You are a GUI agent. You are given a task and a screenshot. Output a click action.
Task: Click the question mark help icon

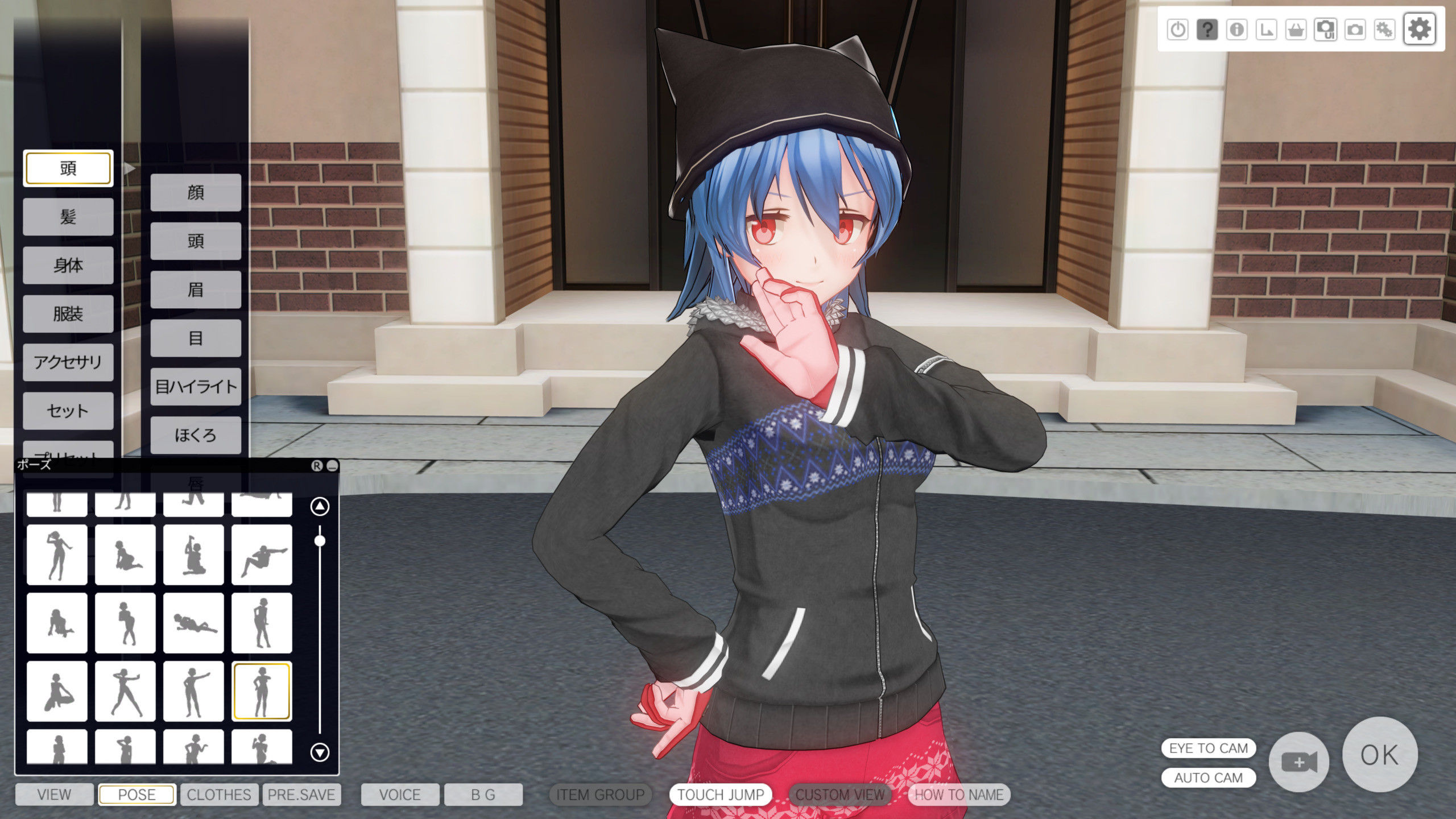click(1207, 29)
